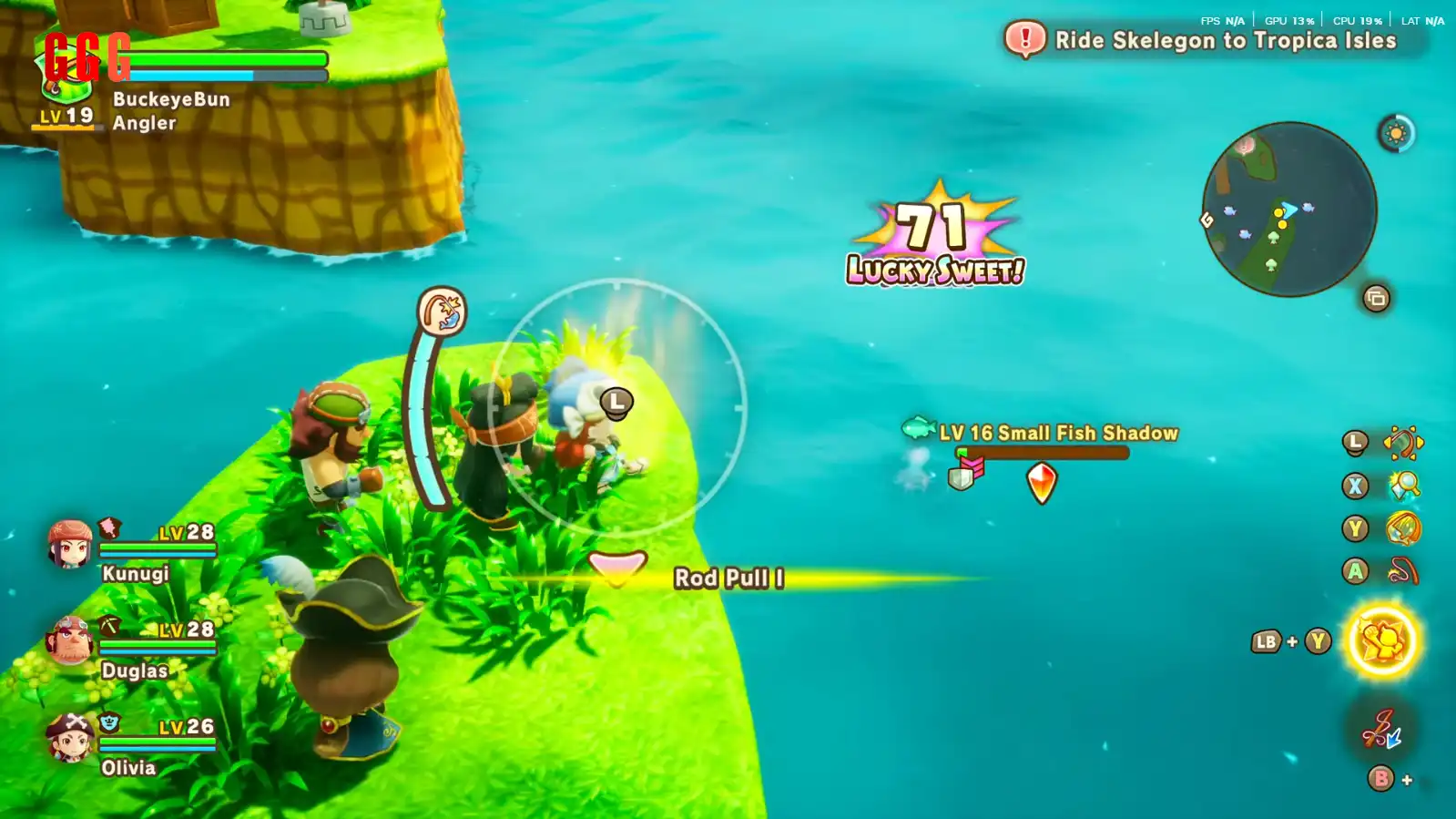Activate the glowing orange fishing rod skill

pyautogui.click(x=1403, y=528)
